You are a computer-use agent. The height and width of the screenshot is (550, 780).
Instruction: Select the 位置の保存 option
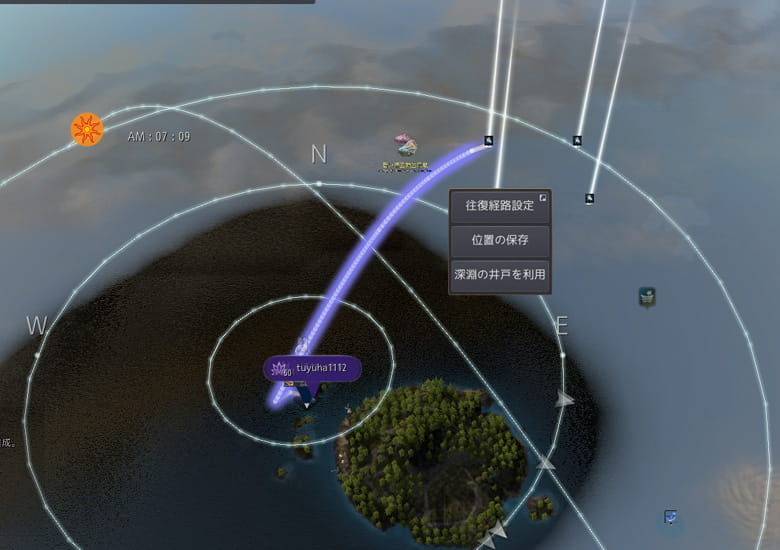499,240
